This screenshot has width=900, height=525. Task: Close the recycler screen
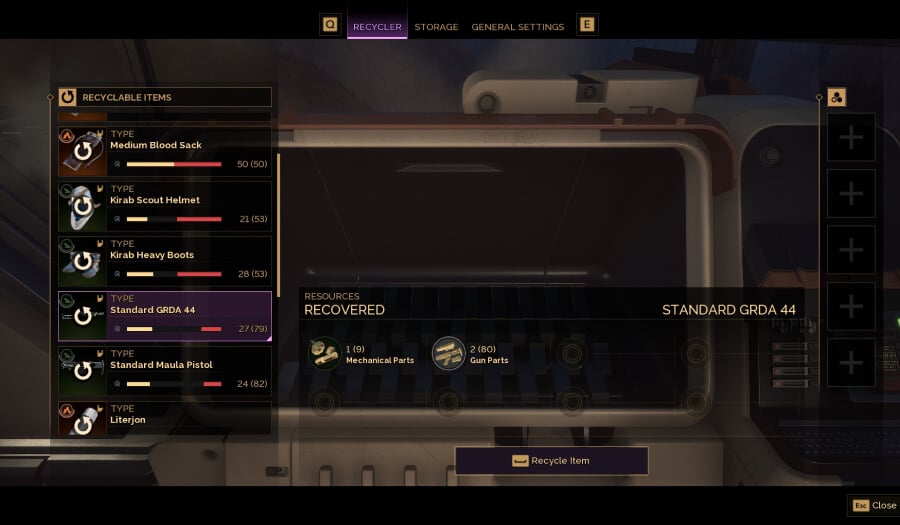873,505
